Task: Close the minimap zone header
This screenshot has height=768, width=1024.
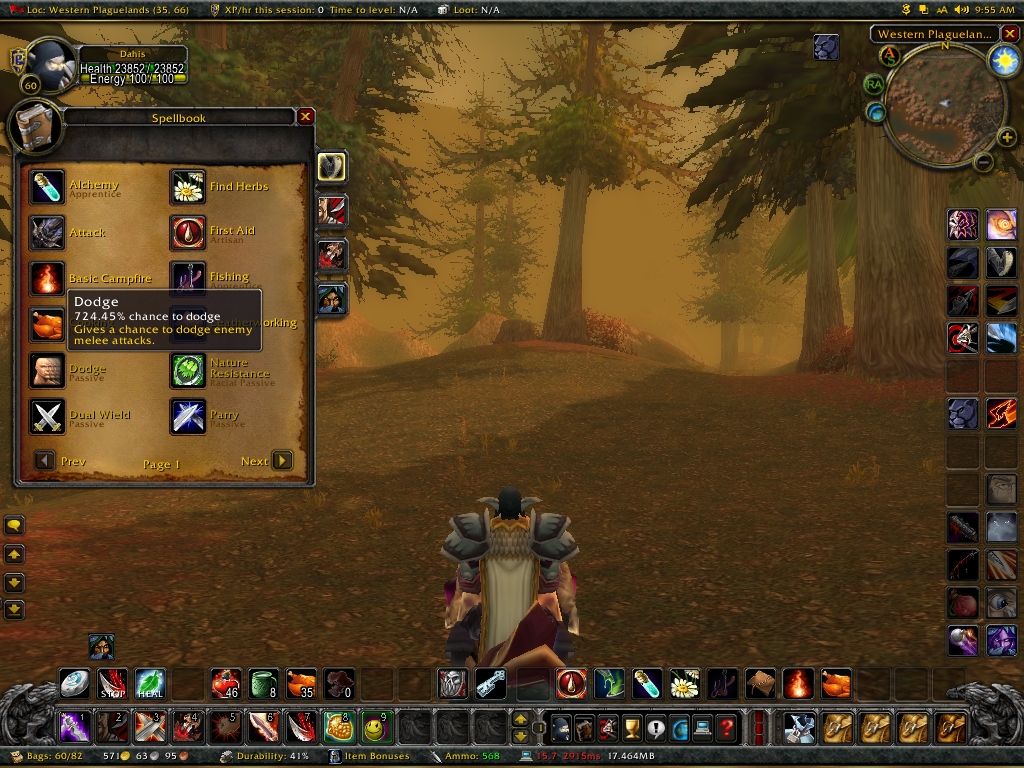Action: coord(1010,34)
